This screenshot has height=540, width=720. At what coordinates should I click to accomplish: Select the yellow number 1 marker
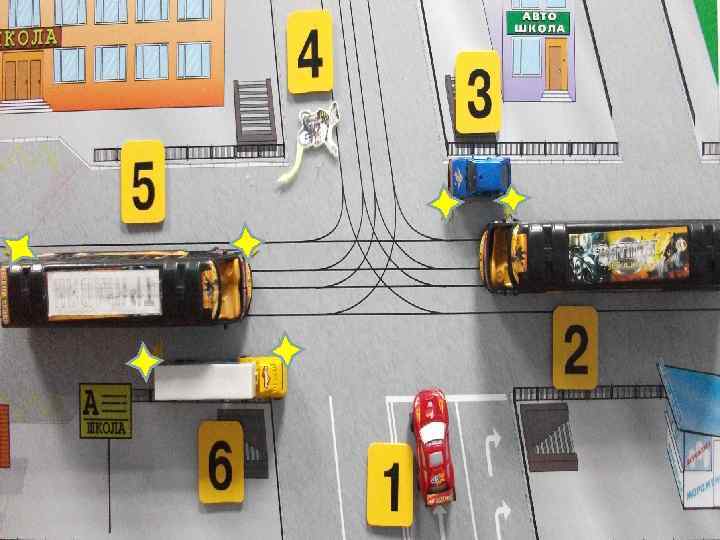click(x=391, y=484)
